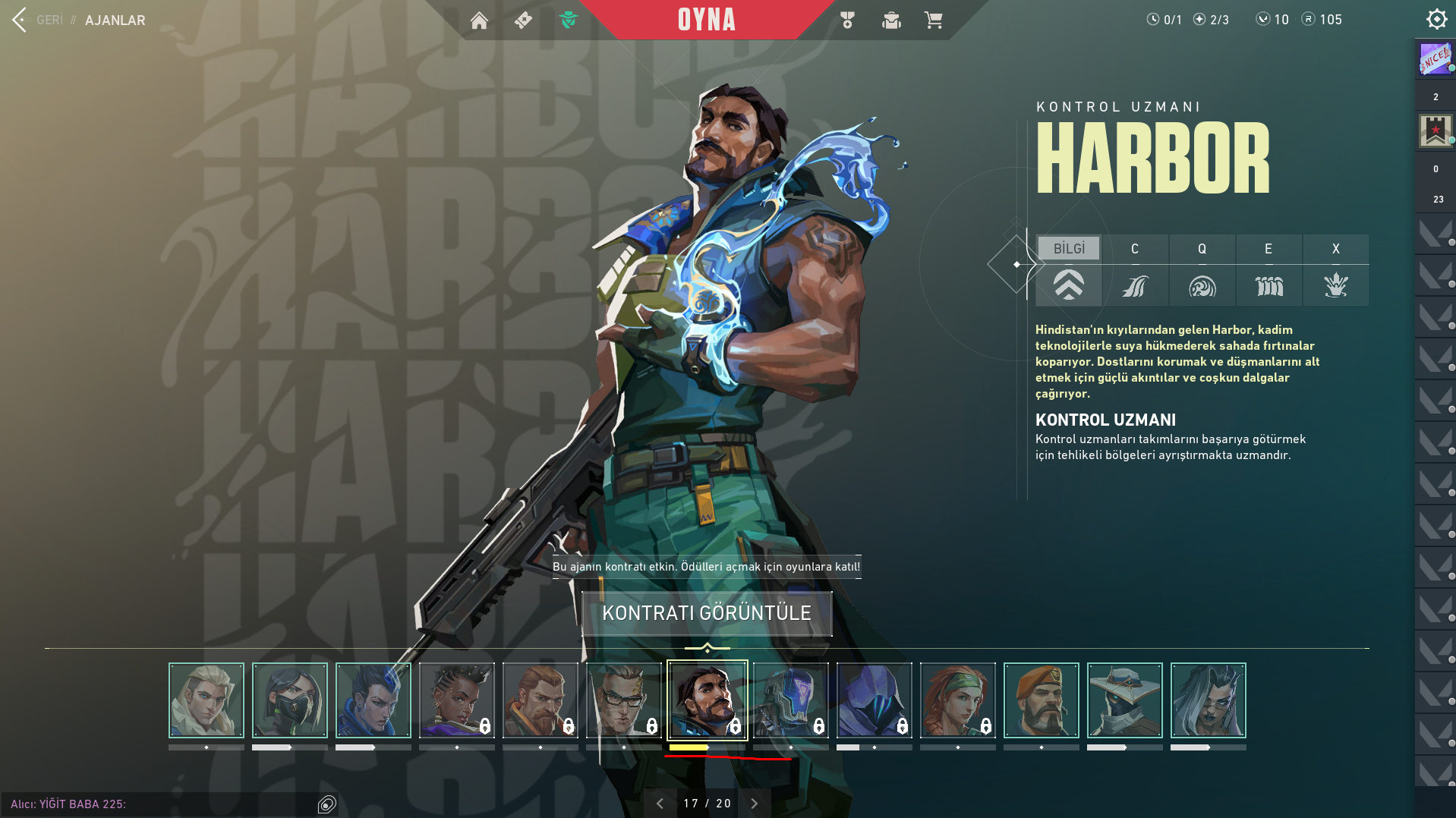Open the NICE player card in social panel
This screenshot has height=818, width=1456.
point(1436,58)
